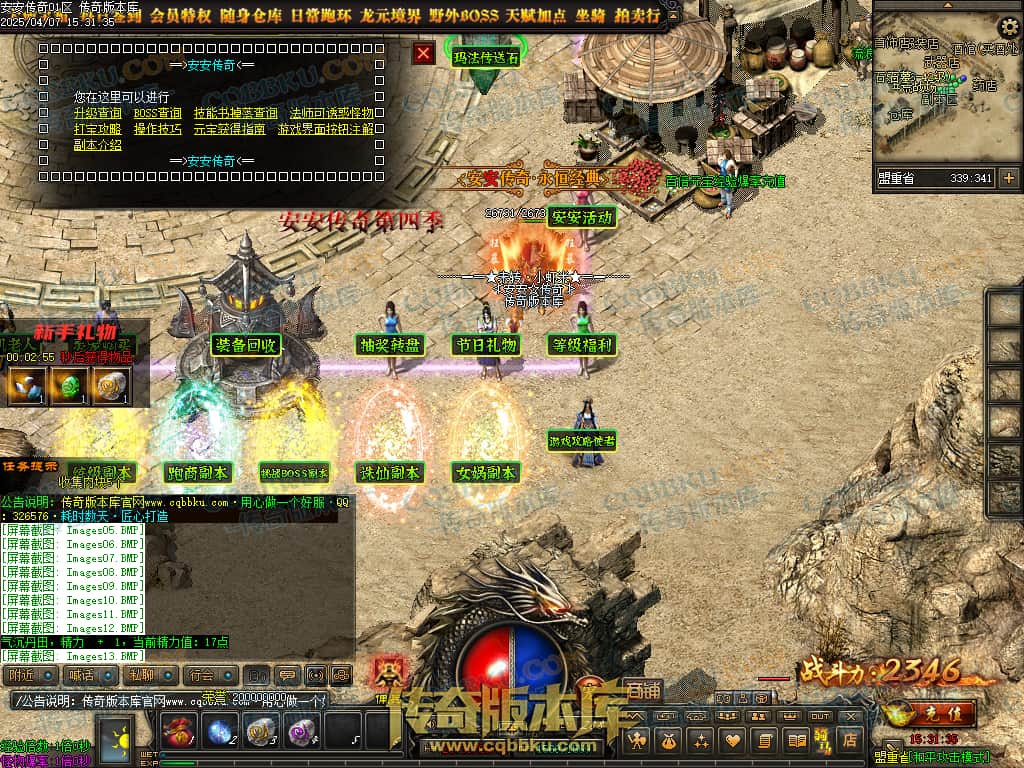Select 日常跑环 from the top menu
Image resolution: width=1024 pixels, height=768 pixels.
[x=323, y=15]
